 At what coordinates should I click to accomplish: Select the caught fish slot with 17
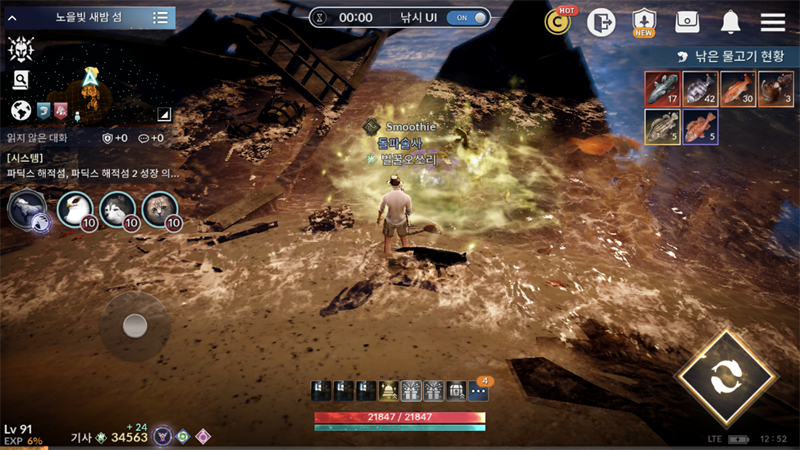(662, 89)
